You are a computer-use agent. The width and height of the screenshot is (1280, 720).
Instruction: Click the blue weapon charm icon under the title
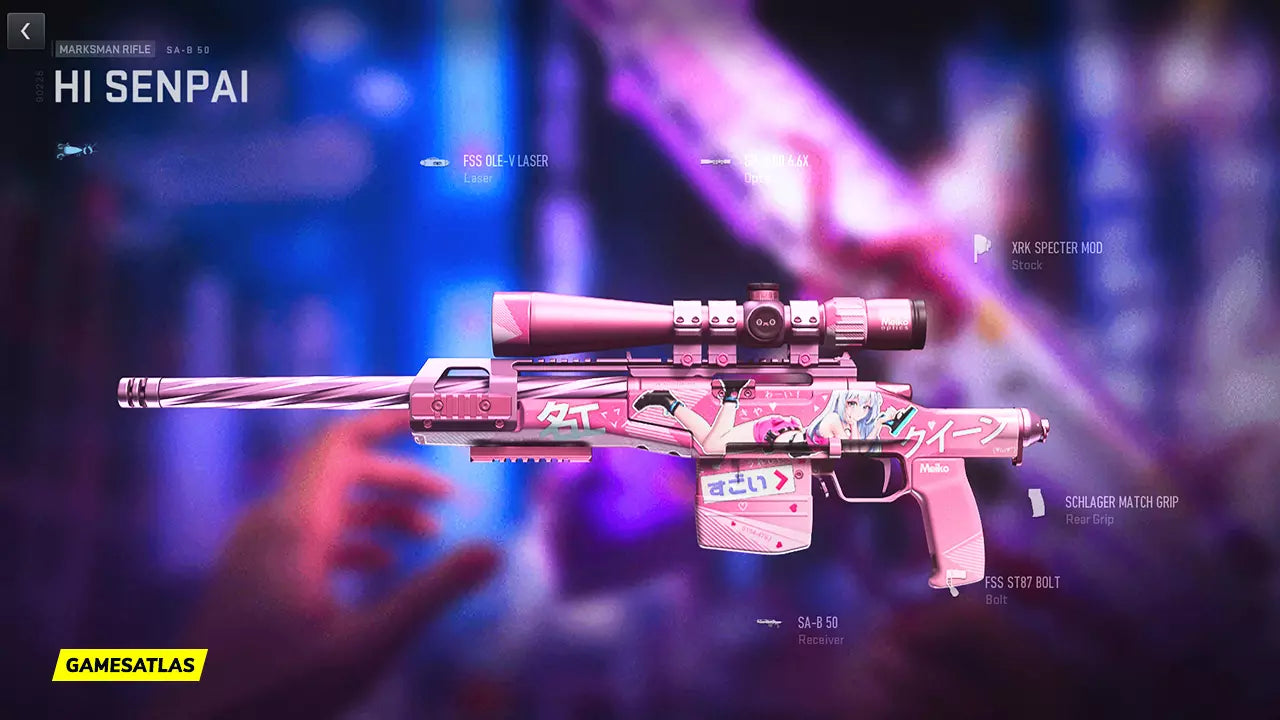[75, 151]
